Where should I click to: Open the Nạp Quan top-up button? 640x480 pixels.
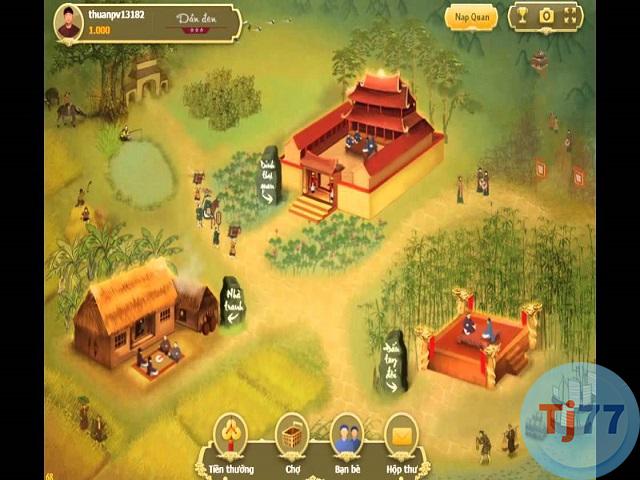click(470, 17)
